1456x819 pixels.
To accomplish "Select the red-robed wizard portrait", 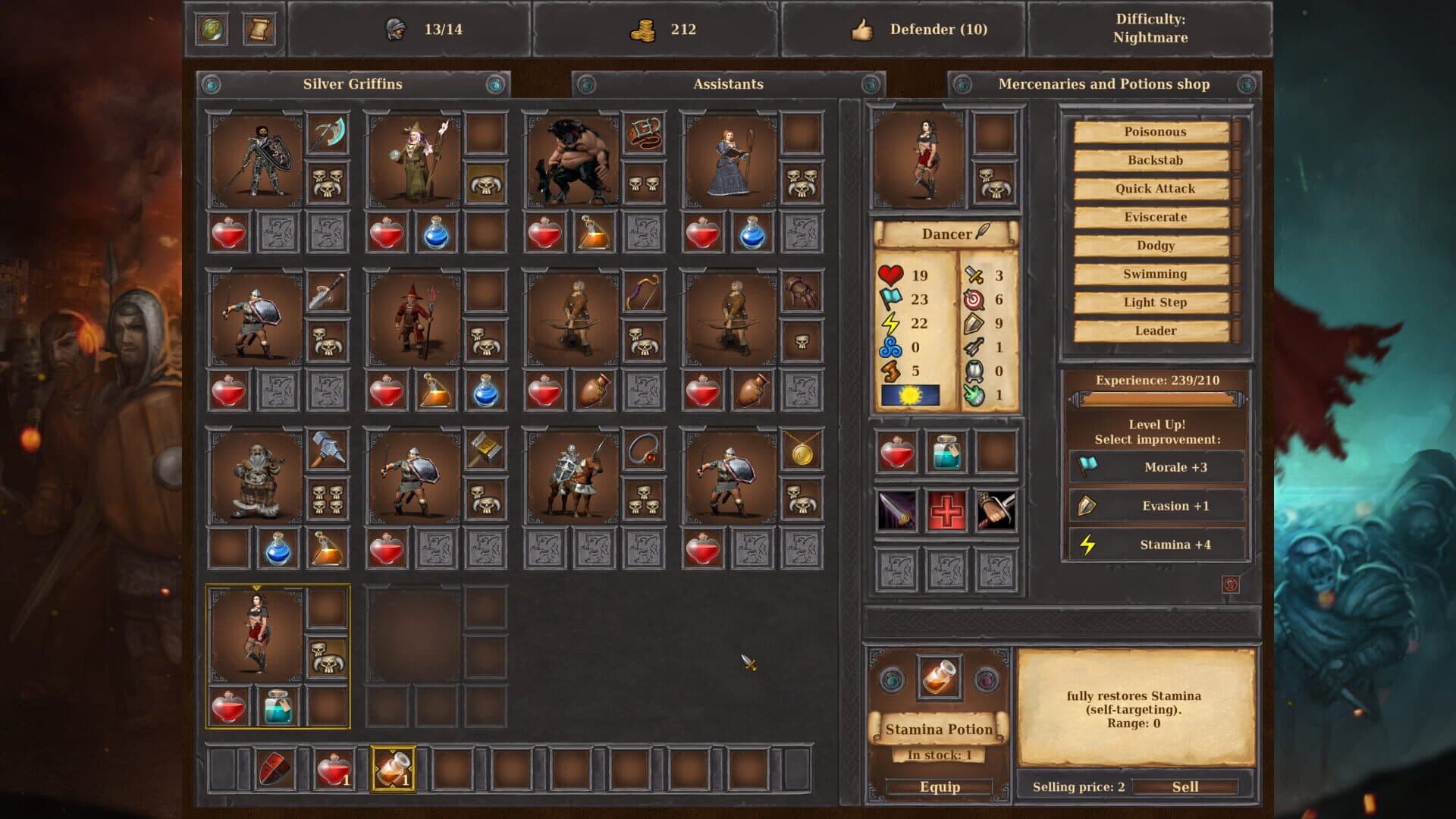I will tap(414, 319).
